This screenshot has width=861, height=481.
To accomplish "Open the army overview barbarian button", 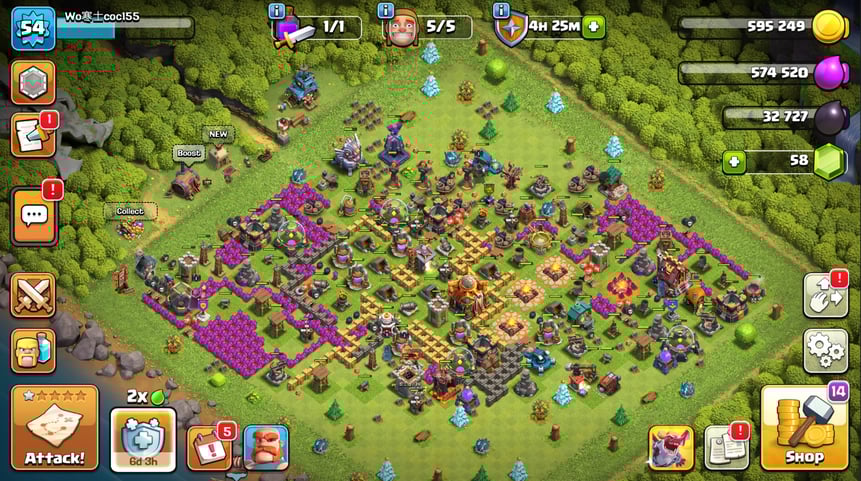I will click(x=32, y=350).
